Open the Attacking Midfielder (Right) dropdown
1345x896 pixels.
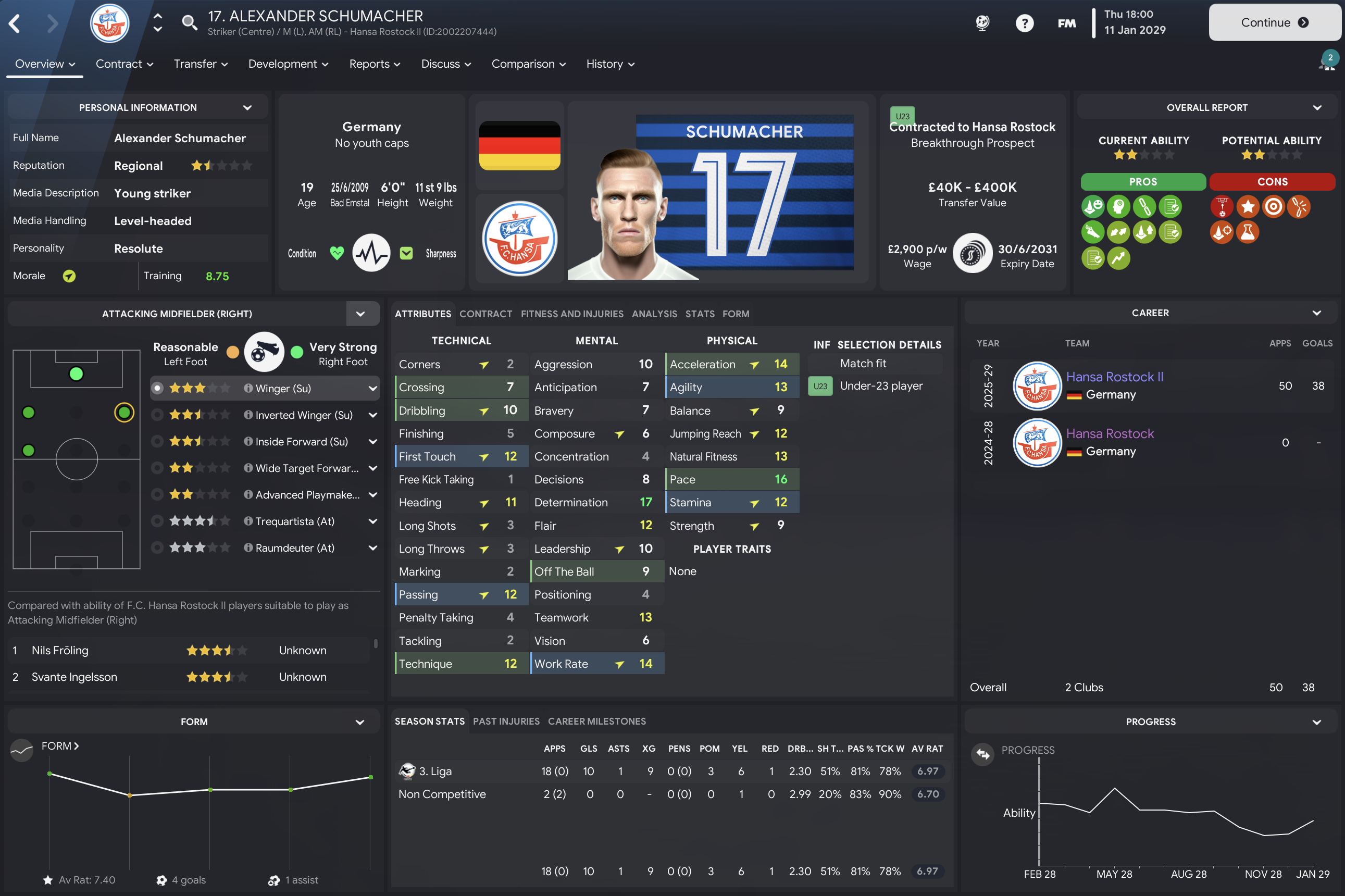[x=360, y=313]
